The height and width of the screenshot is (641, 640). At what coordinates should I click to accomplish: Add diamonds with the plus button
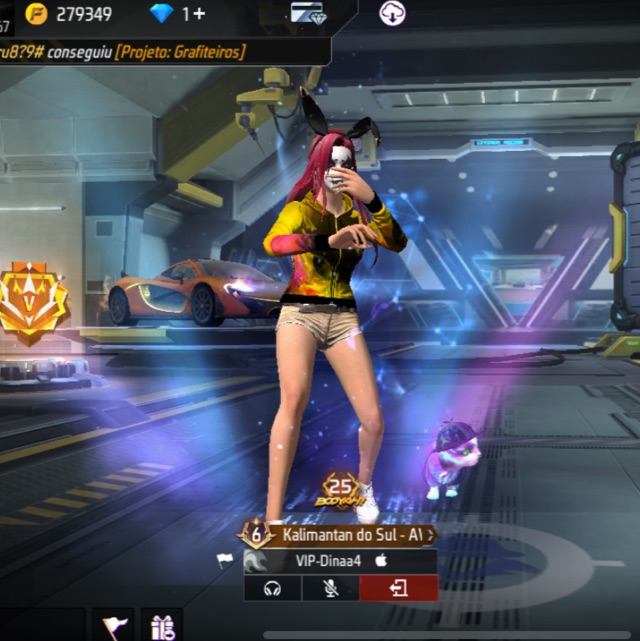(x=199, y=14)
